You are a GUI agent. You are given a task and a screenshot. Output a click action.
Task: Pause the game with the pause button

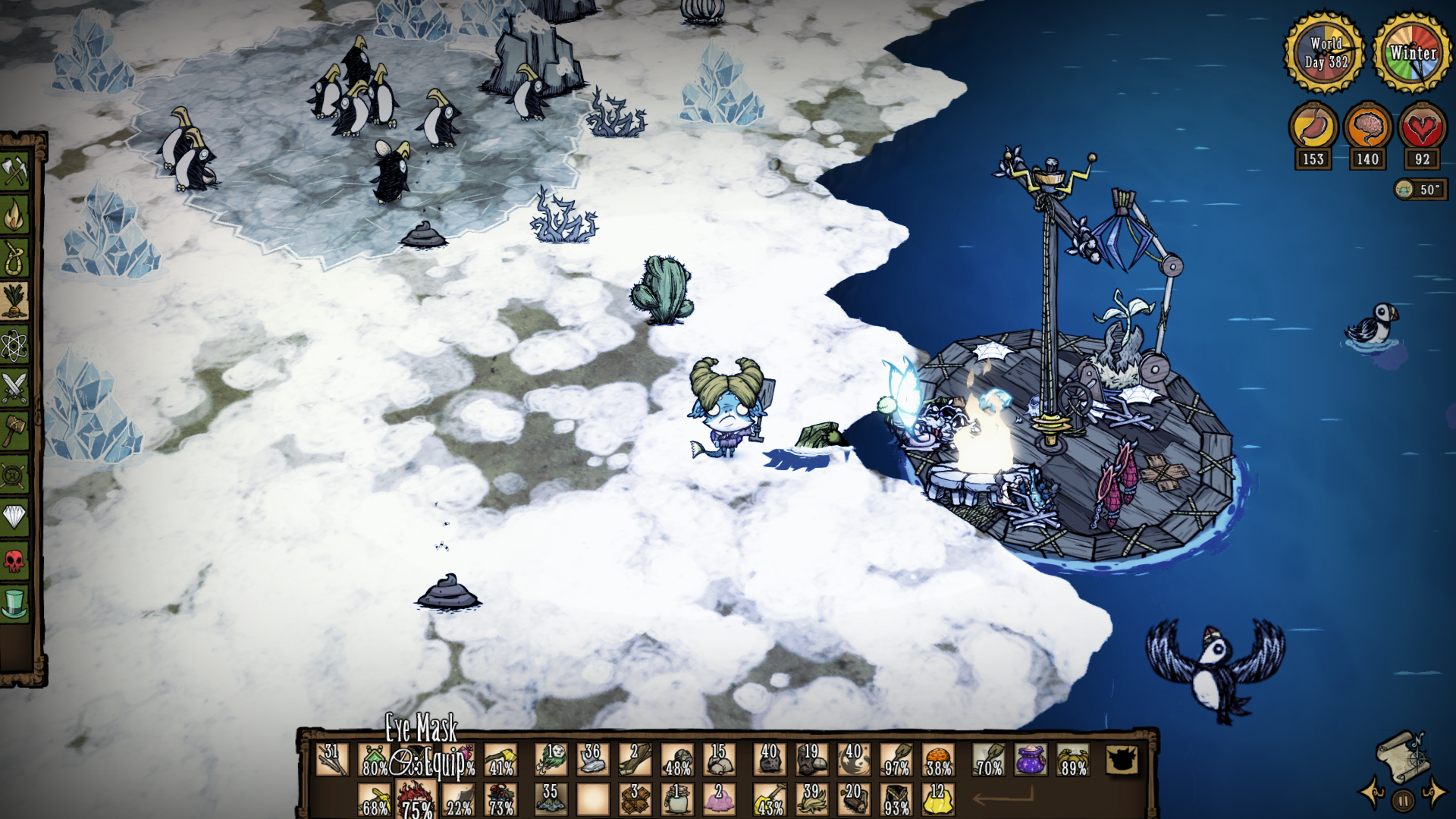tap(1403, 799)
